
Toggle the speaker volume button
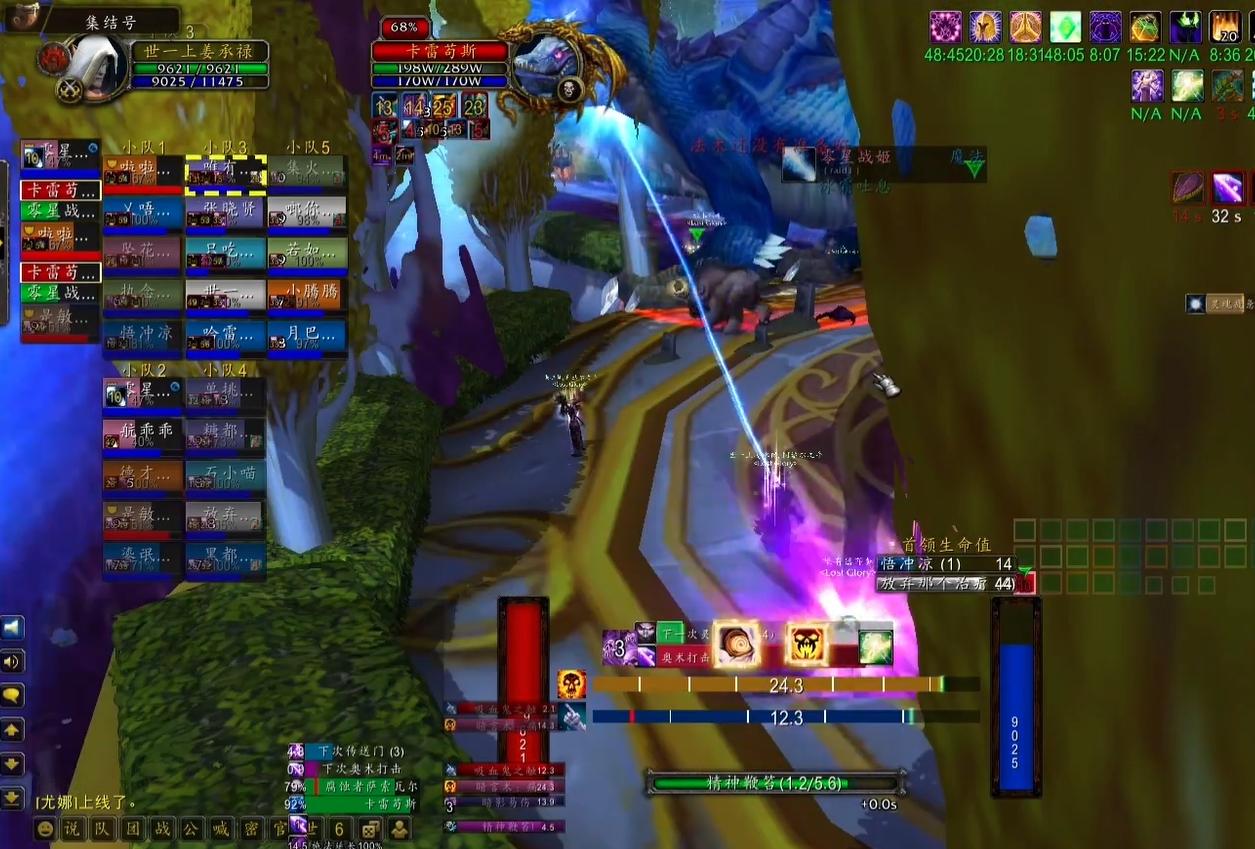pyautogui.click(x=13, y=661)
